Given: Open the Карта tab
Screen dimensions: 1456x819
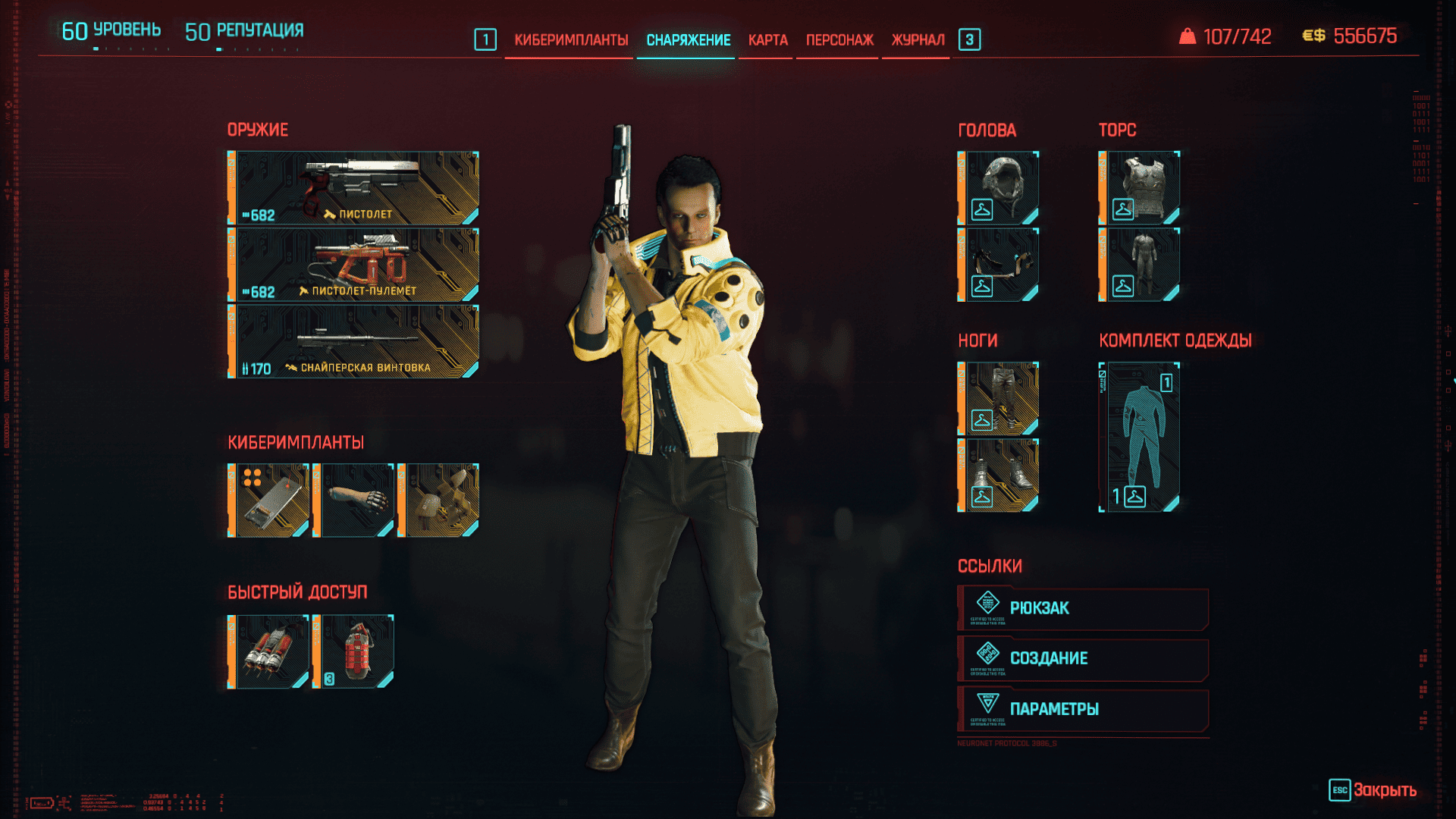Looking at the screenshot, I should pos(767,40).
